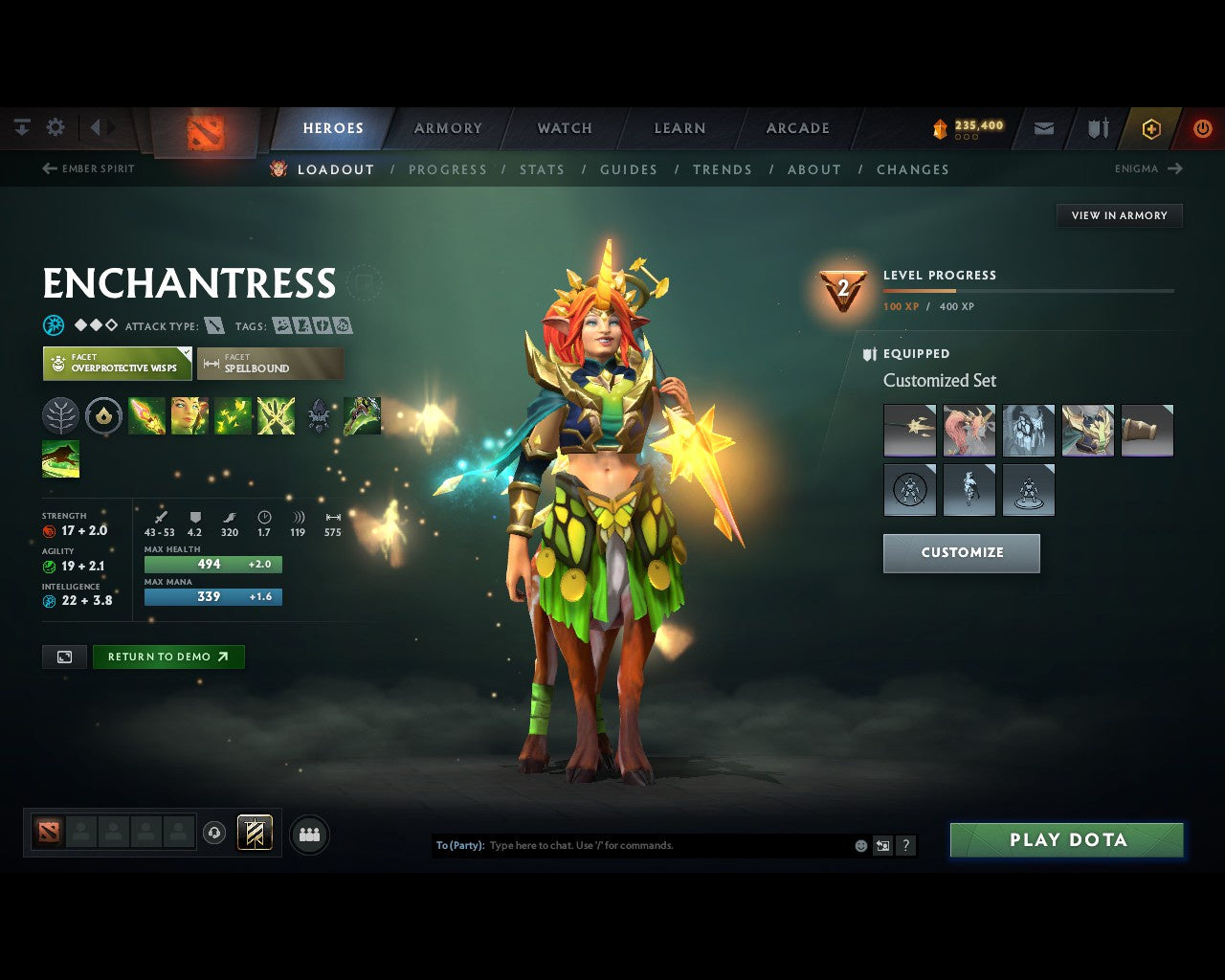
Task: Switch to the Stats tab
Action: 542,169
